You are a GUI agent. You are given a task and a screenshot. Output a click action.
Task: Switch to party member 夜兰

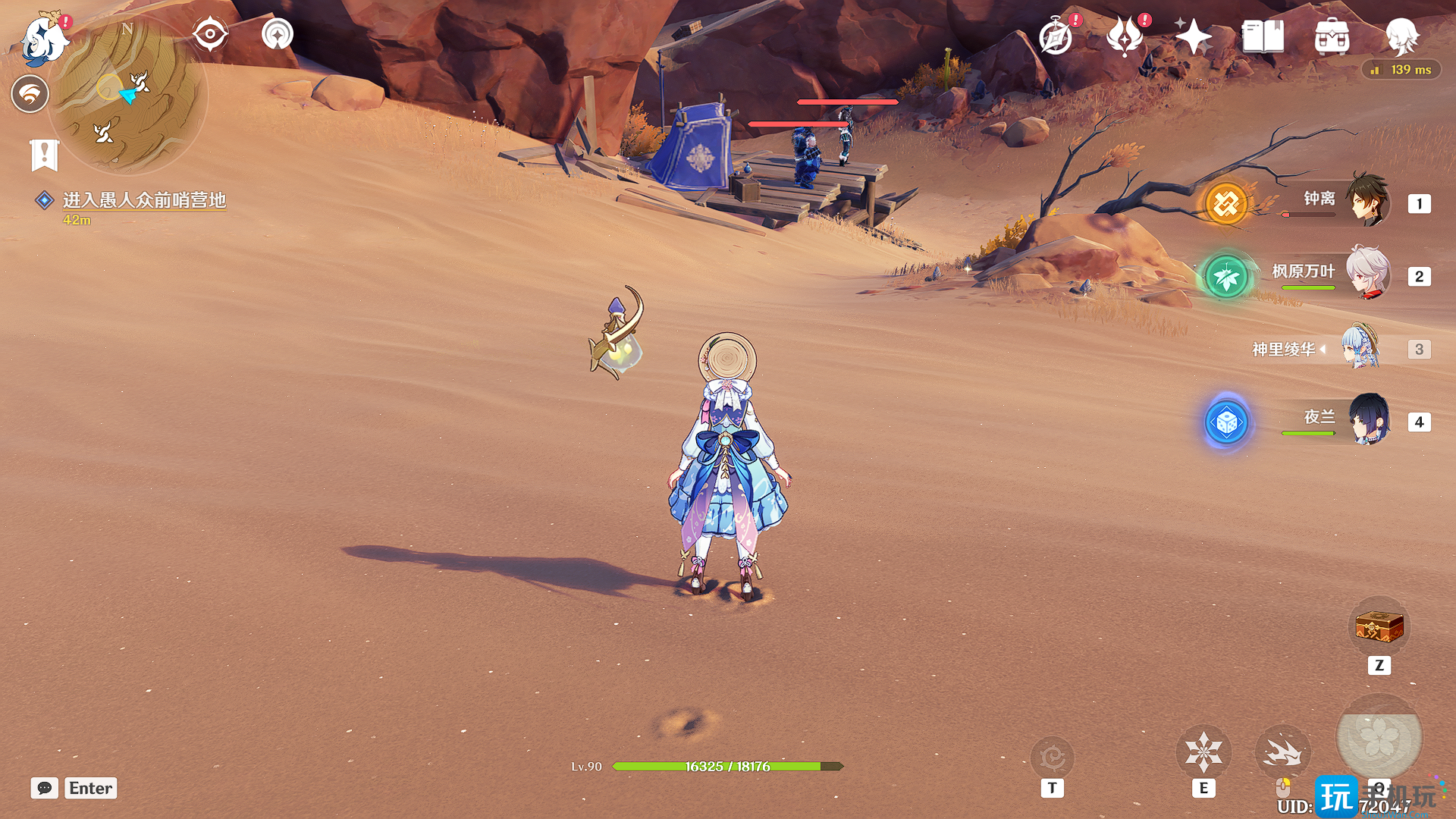click(1367, 419)
